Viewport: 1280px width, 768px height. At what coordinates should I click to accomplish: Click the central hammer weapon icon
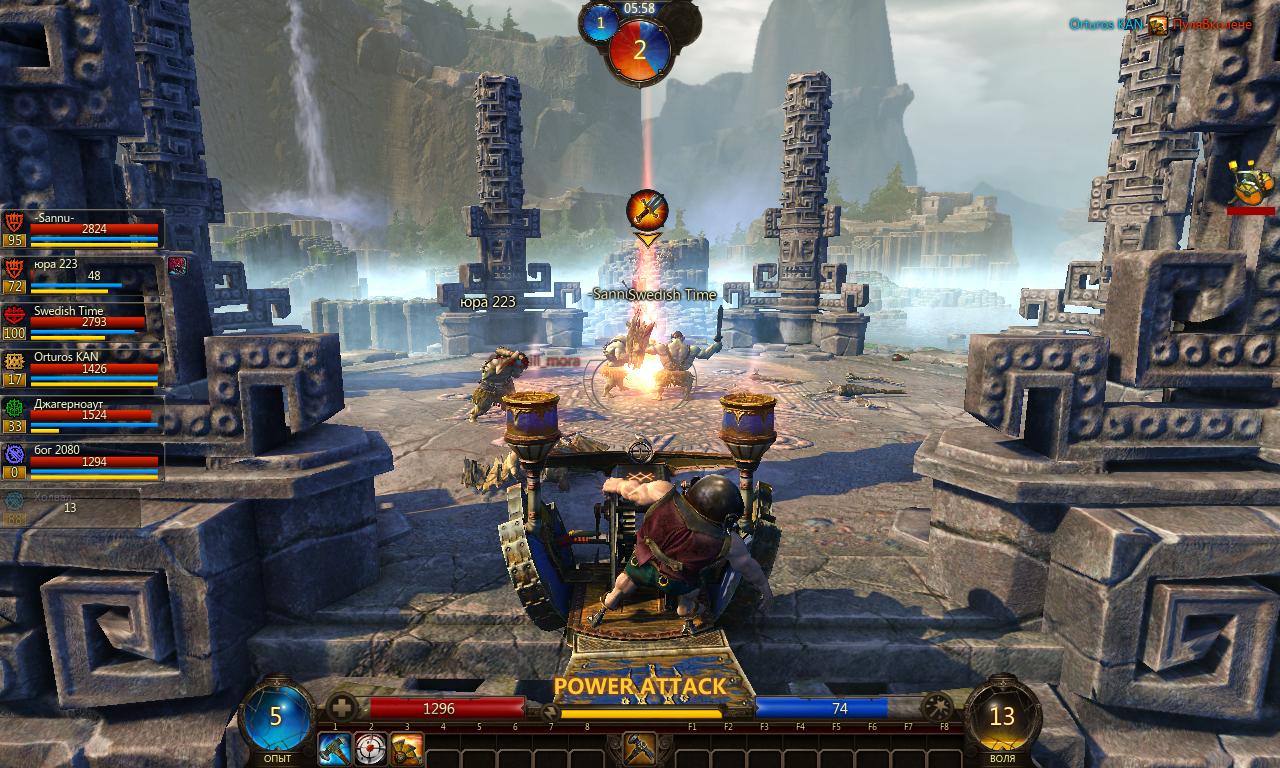[639, 748]
